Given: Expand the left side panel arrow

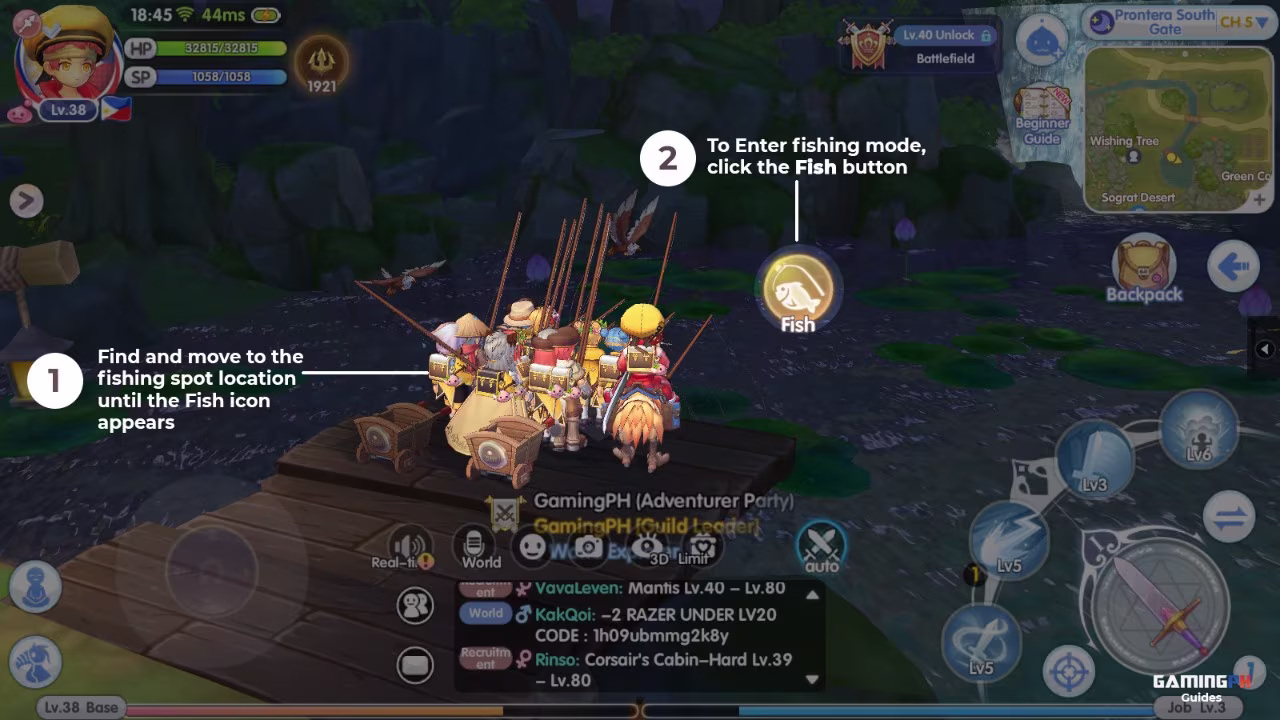Looking at the screenshot, I should (x=26, y=201).
